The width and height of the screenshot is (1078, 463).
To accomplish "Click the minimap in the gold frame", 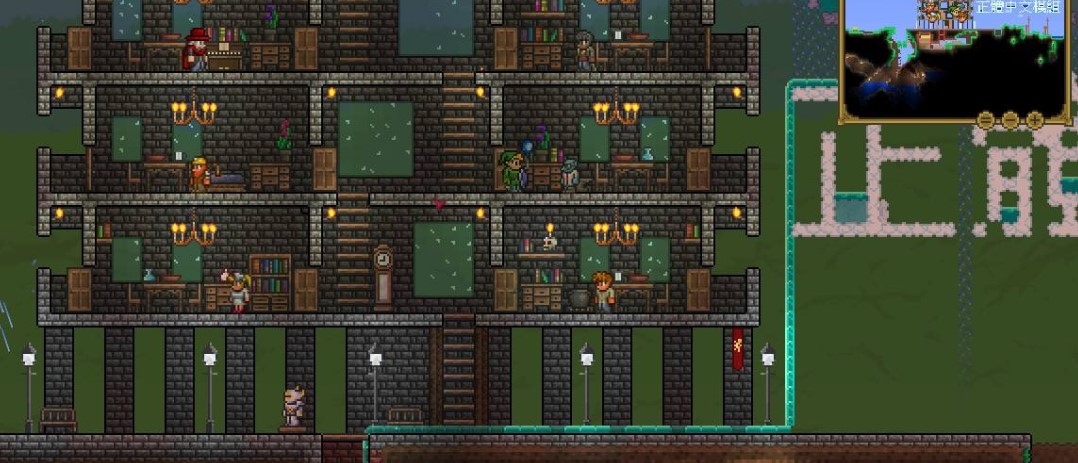I will 955,55.
